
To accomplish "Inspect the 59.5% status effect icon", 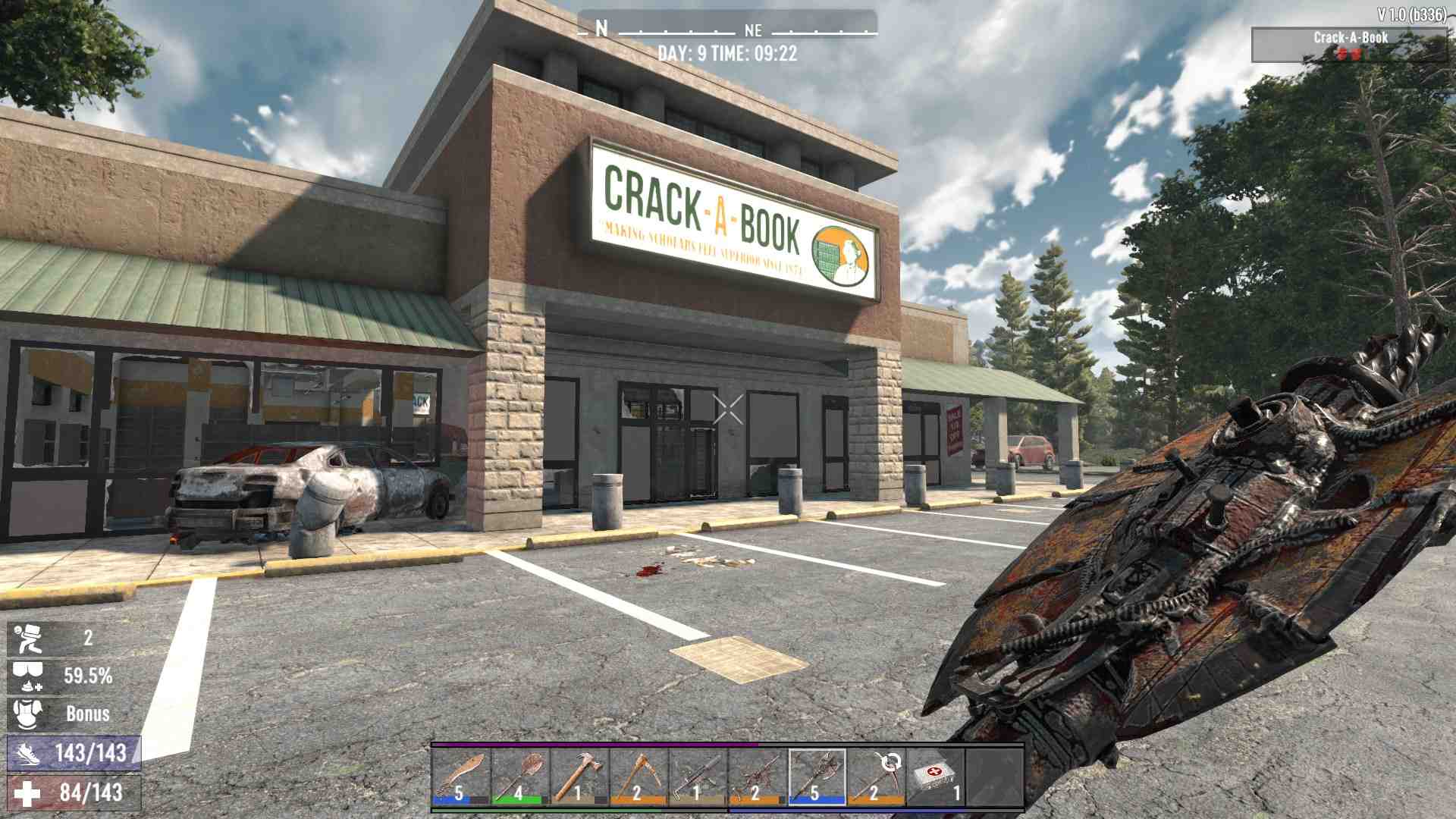I will tap(27, 676).
